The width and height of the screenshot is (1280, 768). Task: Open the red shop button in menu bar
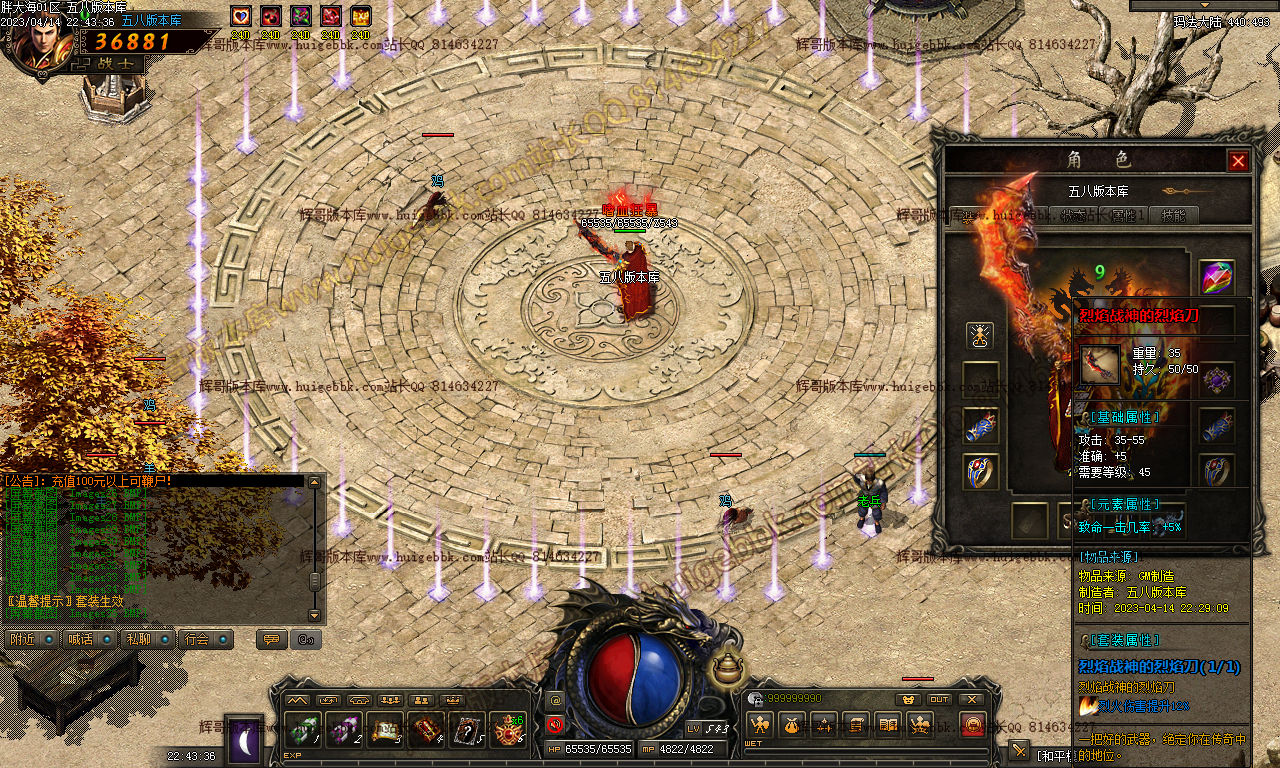(972, 725)
